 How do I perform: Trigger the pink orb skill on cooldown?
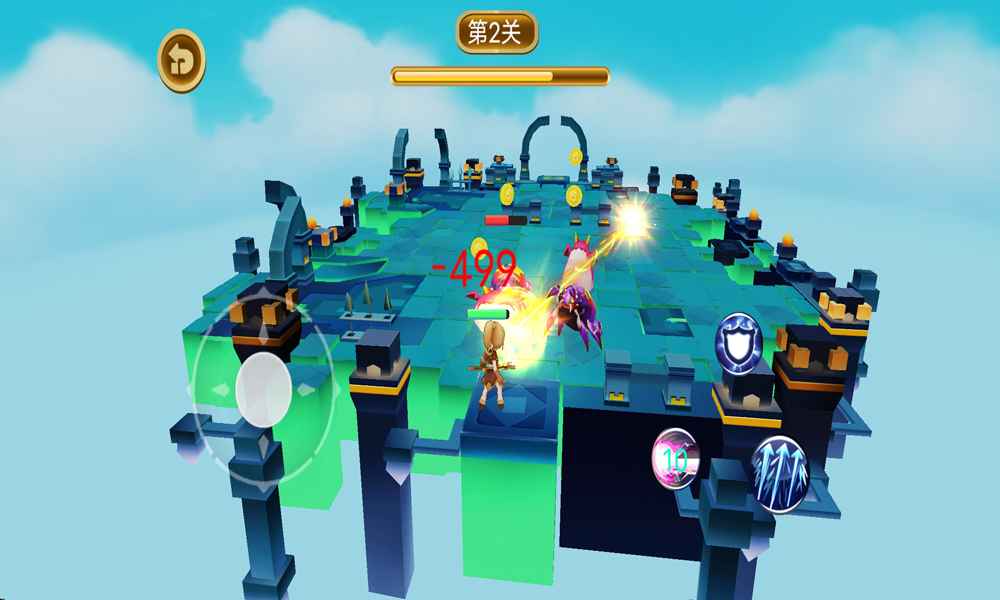[676, 458]
